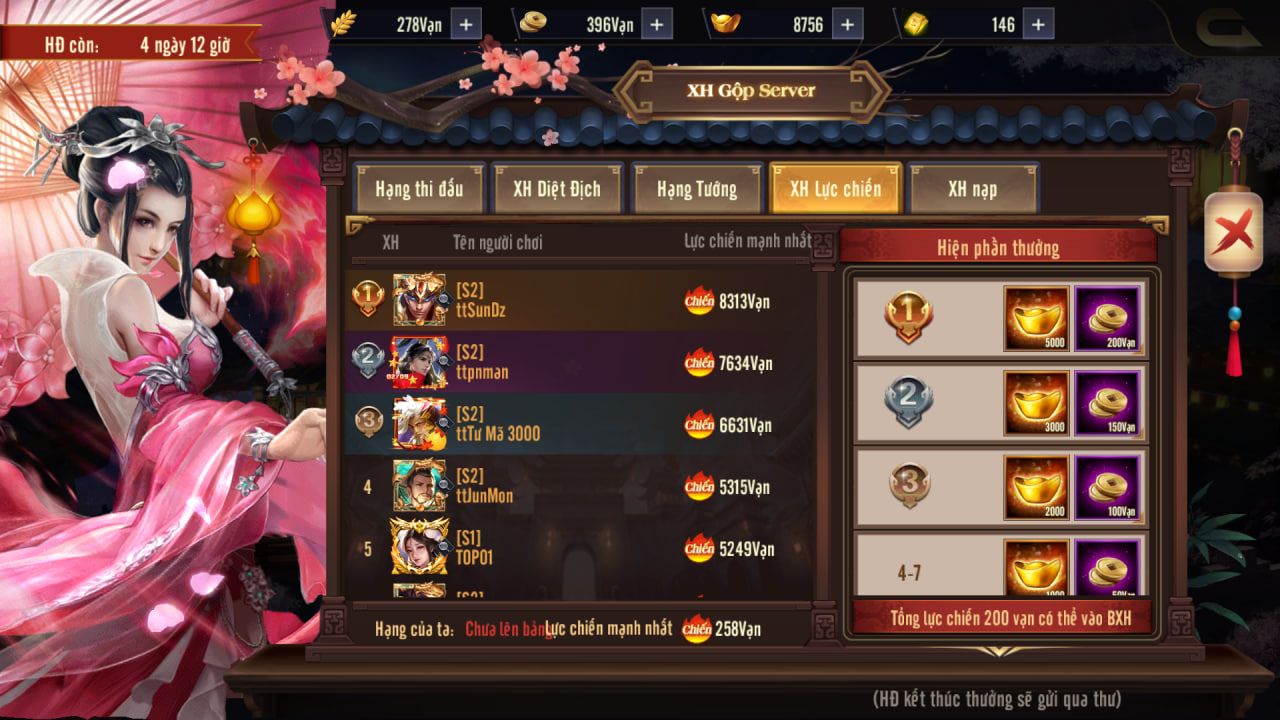This screenshot has width=1280, height=720.
Task: Open ttJunMon's player avatar
Action: click(x=419, y=486)
